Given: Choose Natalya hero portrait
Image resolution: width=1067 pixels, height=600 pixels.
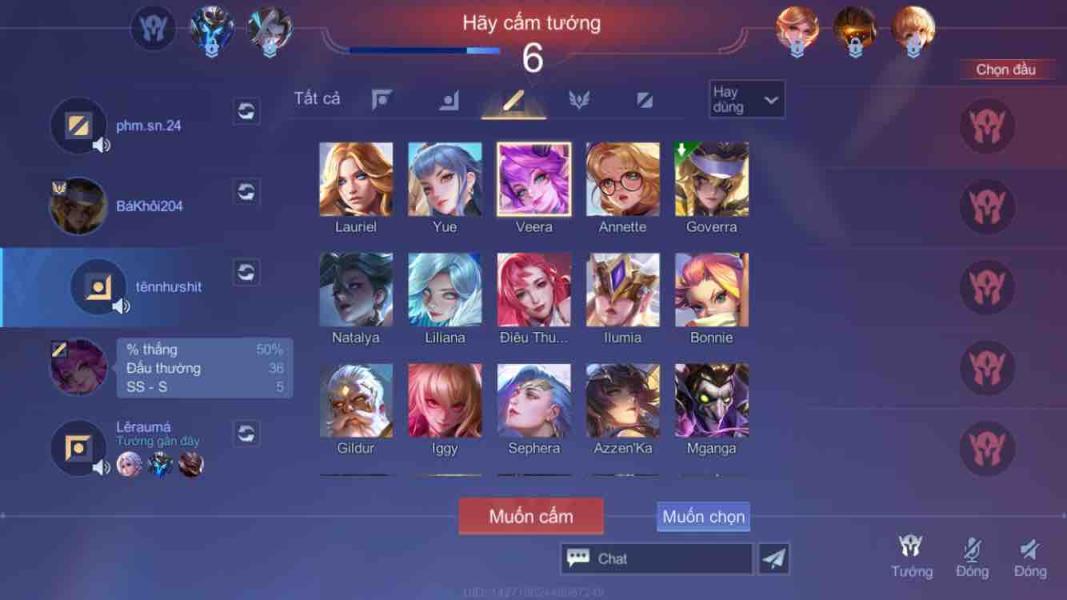Looking at the screenshot, I should (356, 290).
